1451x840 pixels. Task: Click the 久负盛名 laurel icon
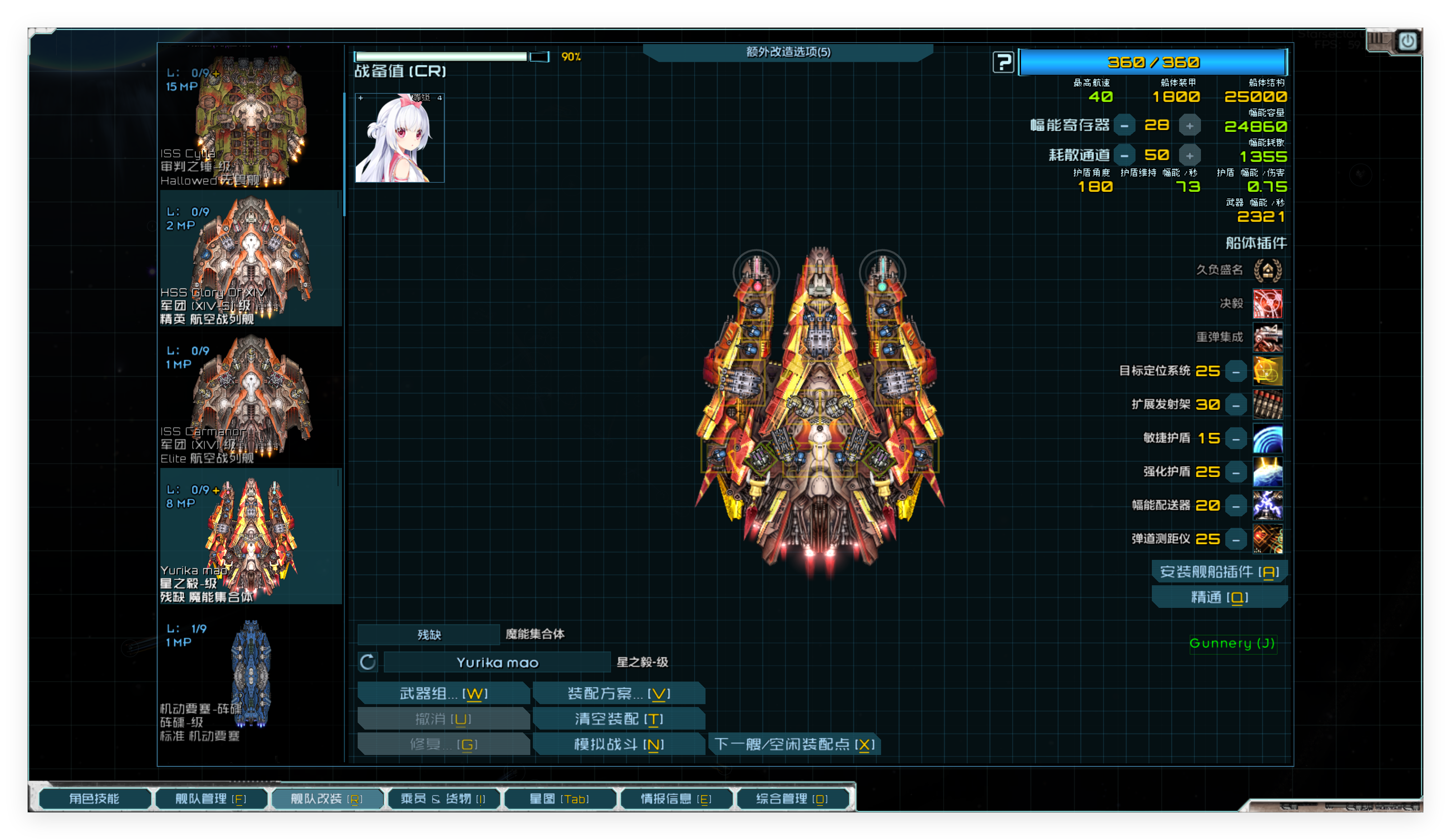1268,270
